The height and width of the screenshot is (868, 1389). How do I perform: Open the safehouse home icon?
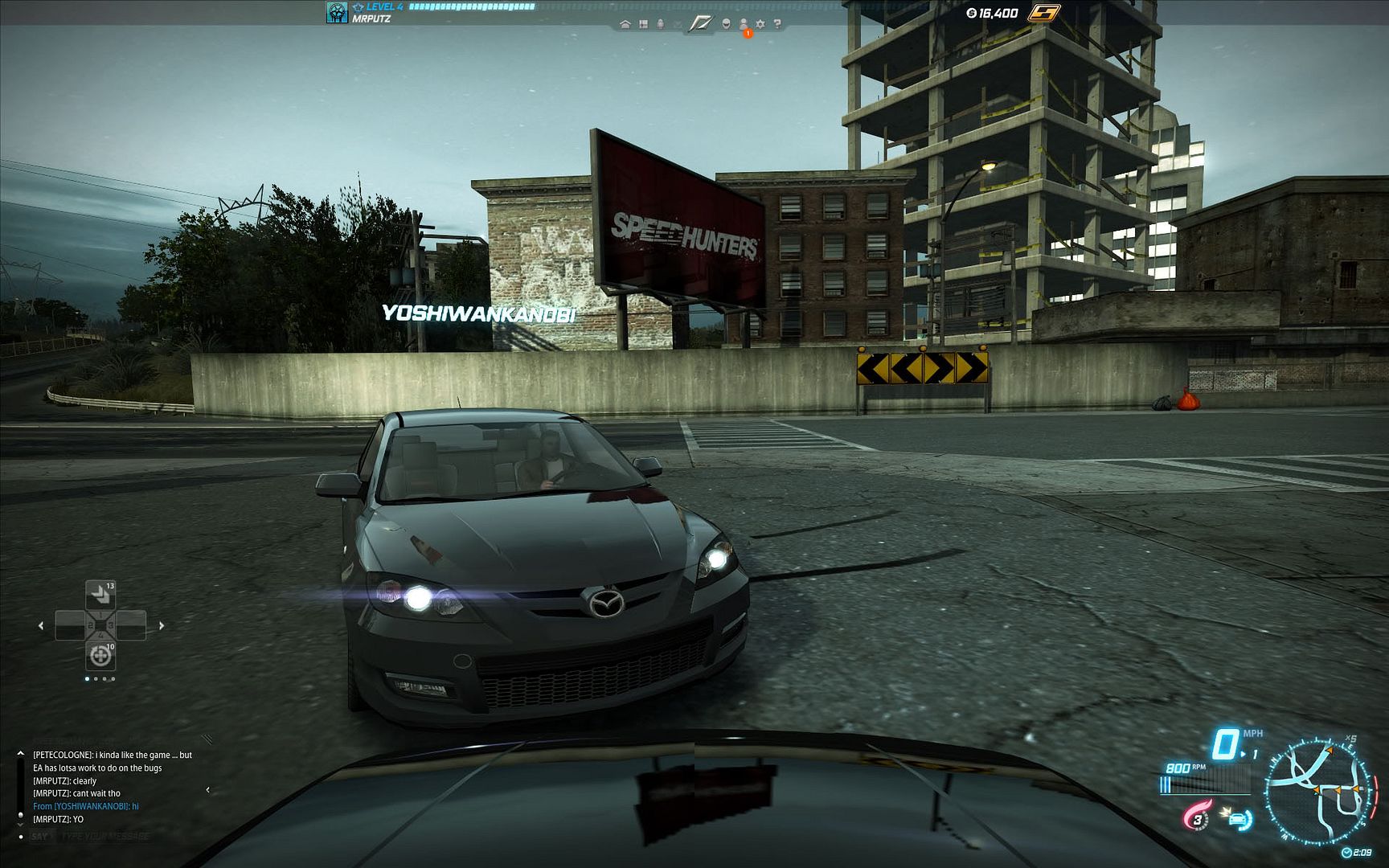625,24
